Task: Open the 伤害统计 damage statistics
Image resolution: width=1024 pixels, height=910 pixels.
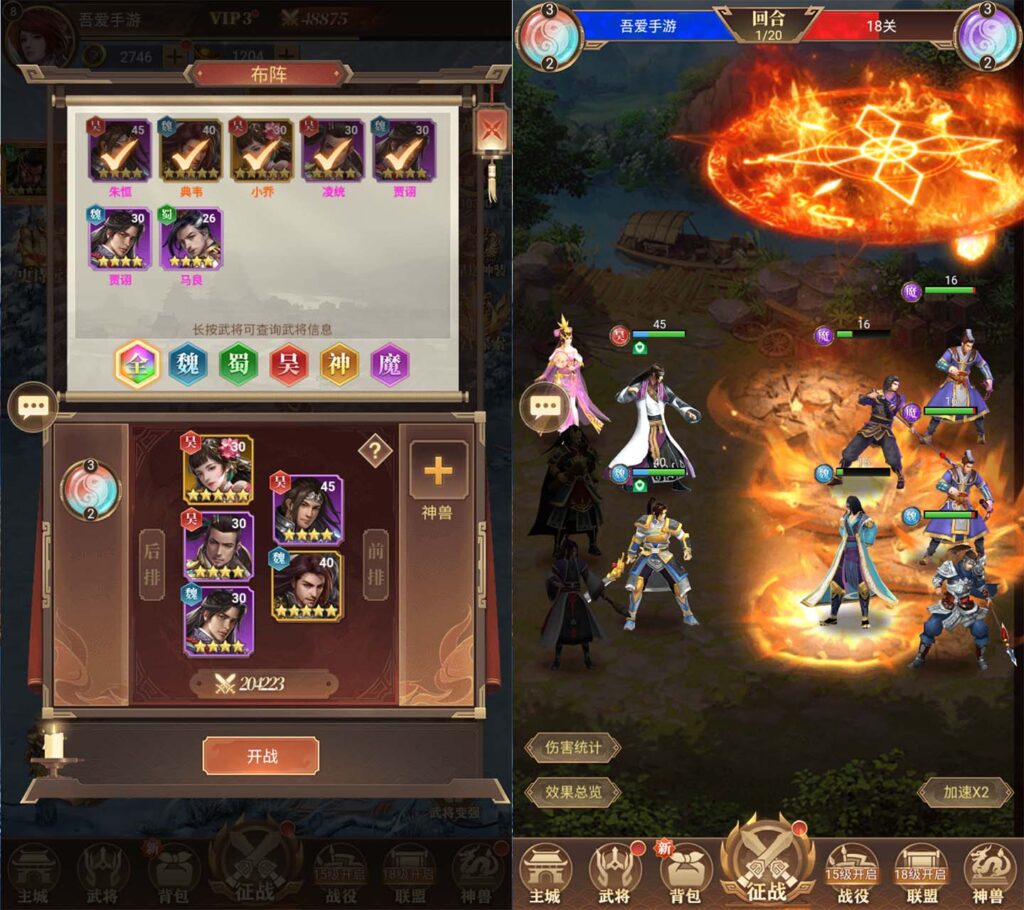Action: click(573, 747)
